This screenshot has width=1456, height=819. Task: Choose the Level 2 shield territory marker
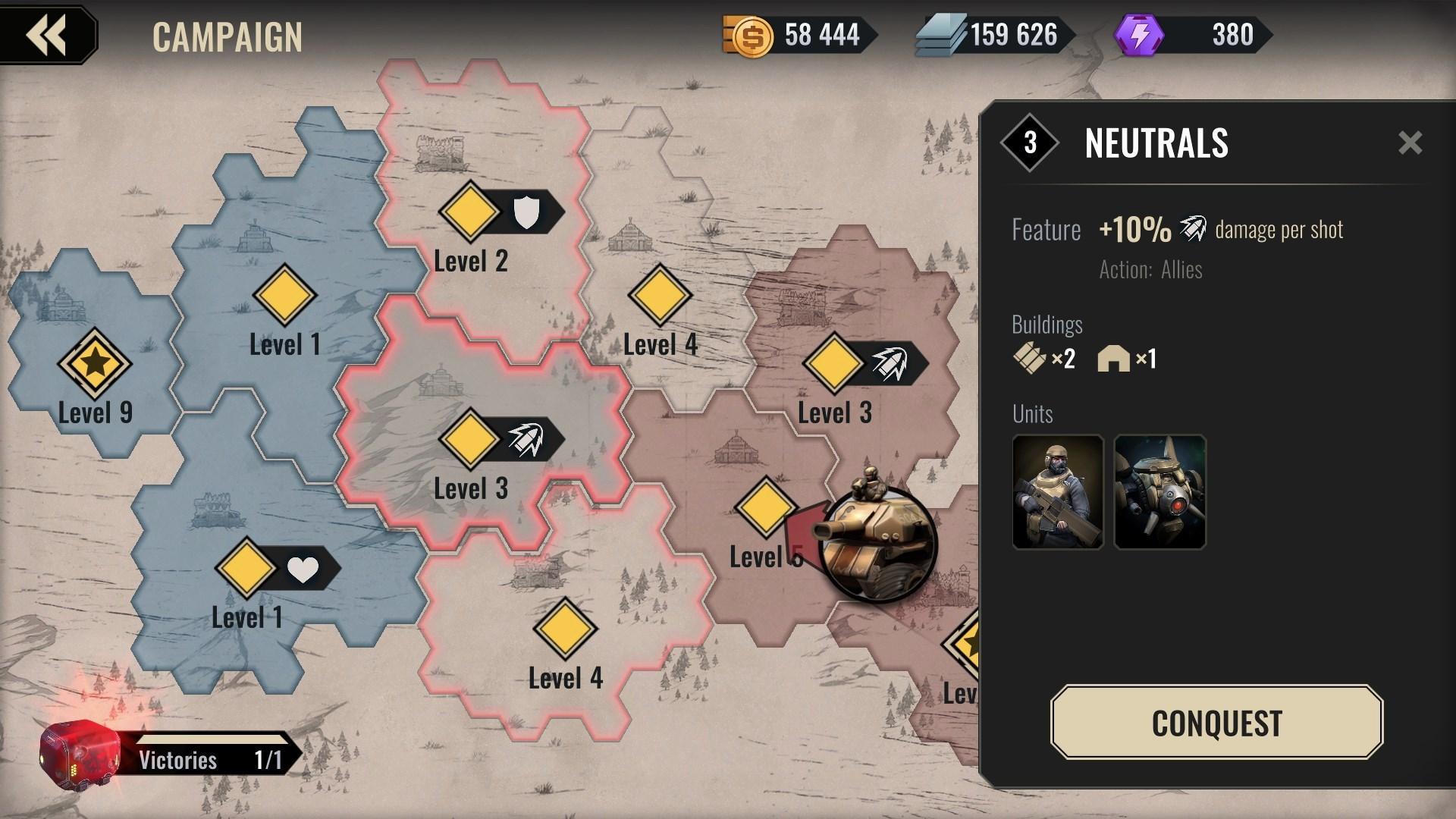tap(470, 212)
